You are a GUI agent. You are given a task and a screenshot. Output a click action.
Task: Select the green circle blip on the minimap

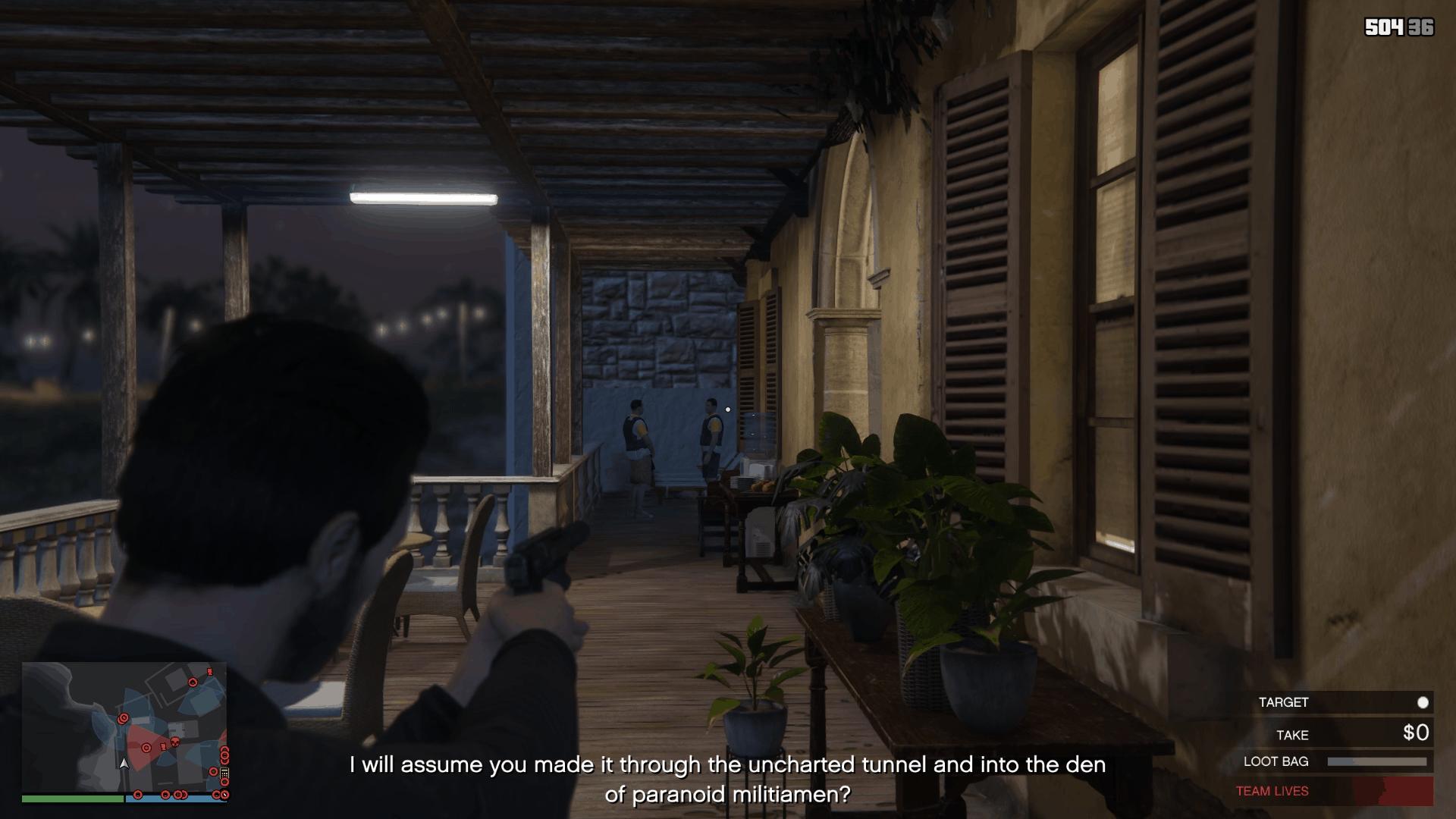pos(214,773)
